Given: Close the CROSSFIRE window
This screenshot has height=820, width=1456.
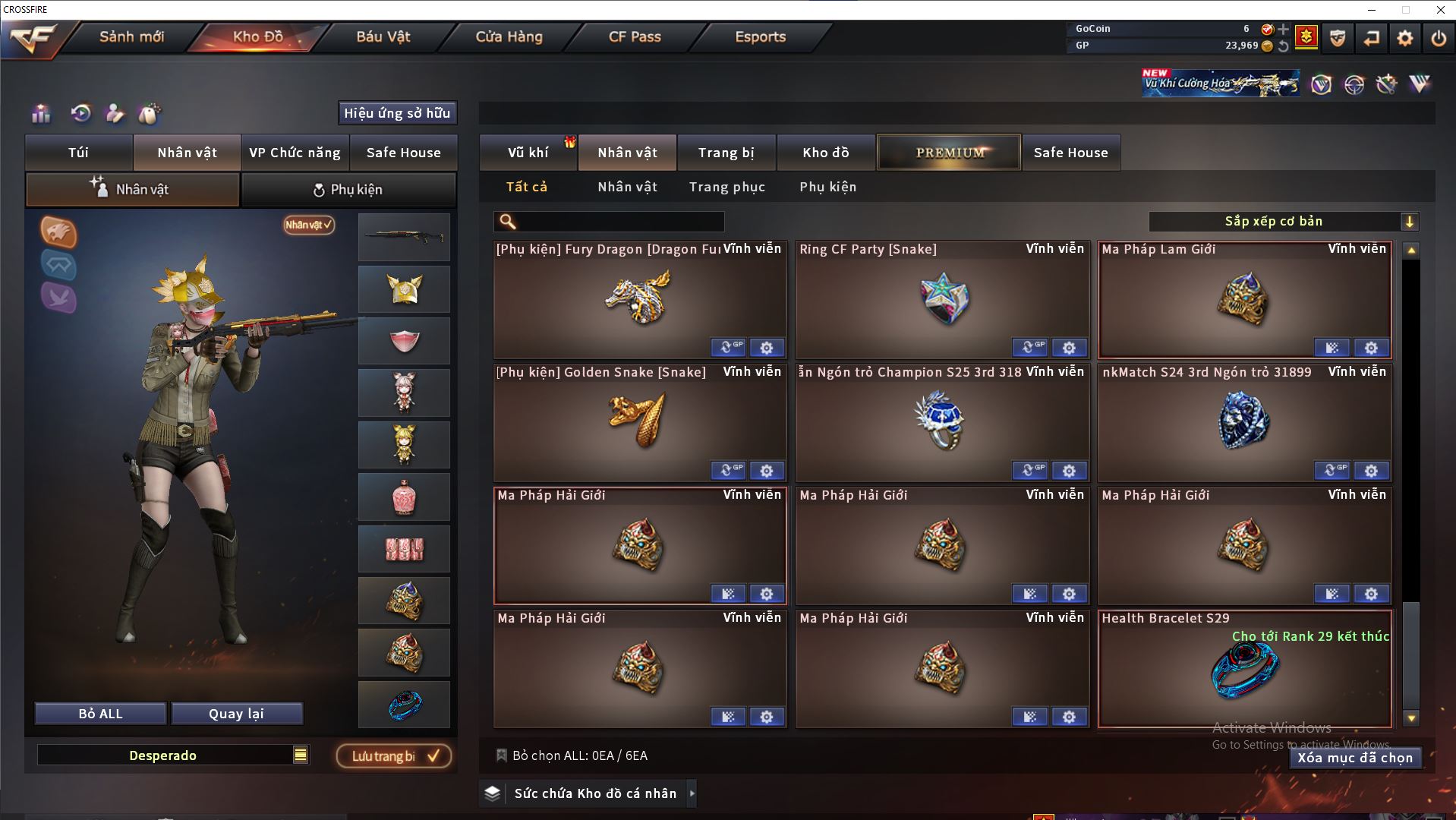Looking at the screenshot, I should (1440, 10).
